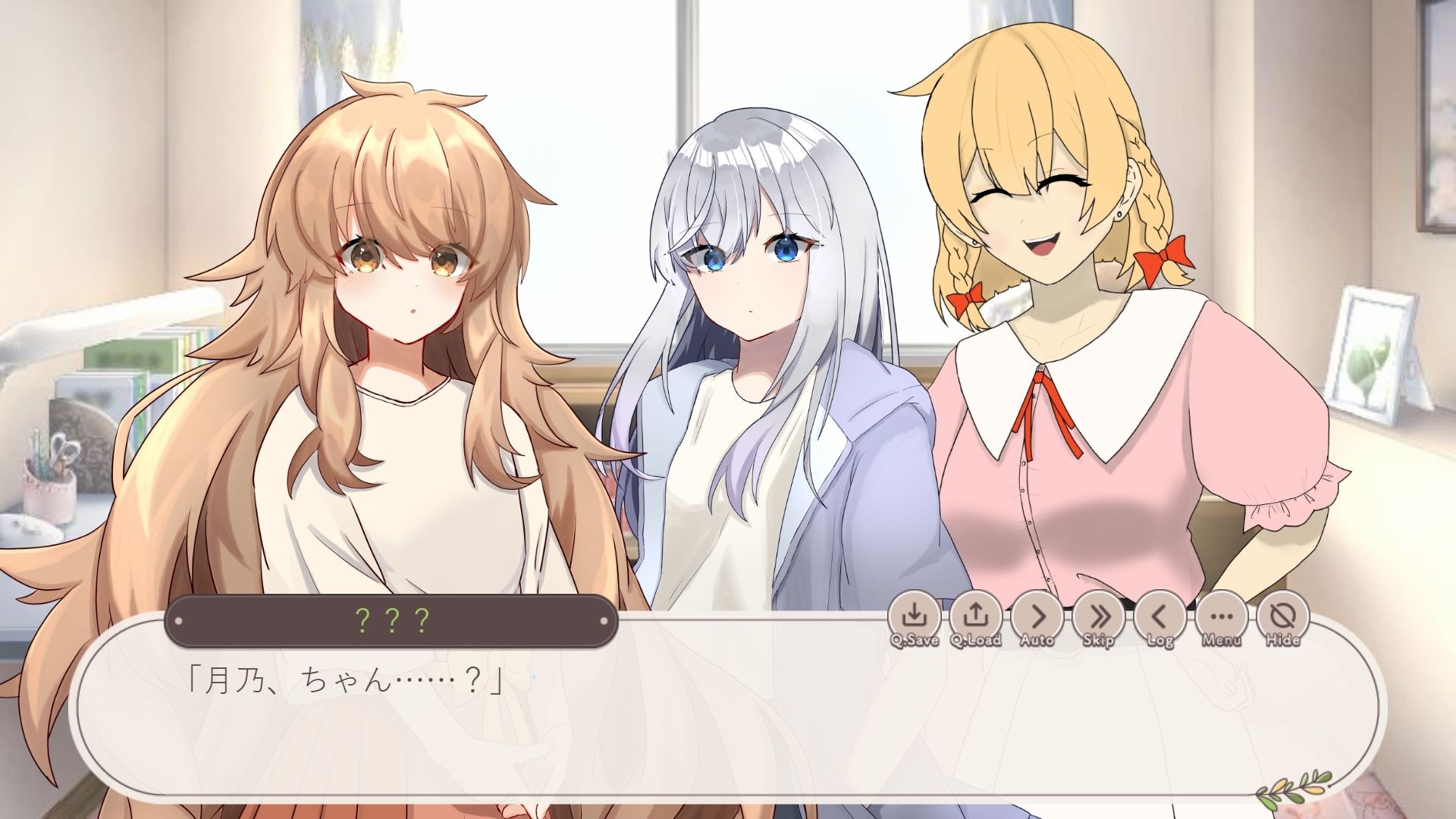Open the dialogue Log

click(1160, 617)
